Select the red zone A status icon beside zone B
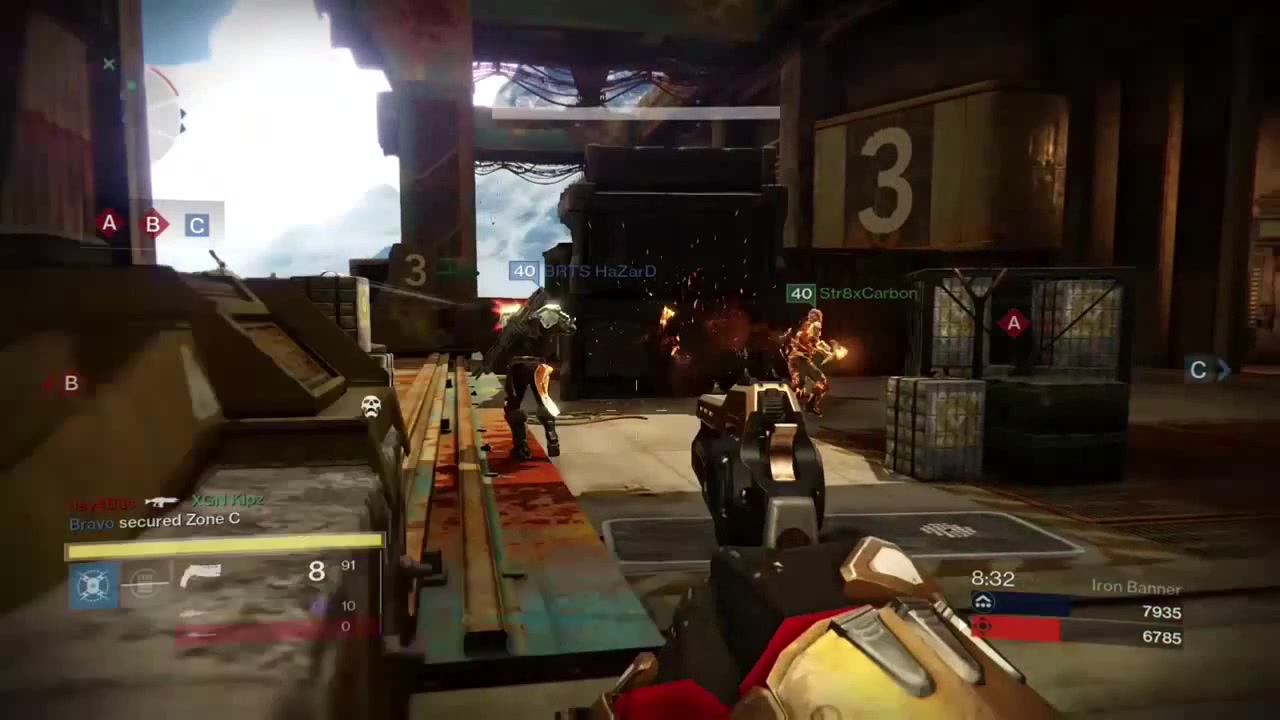 click(x=109, y=223)
